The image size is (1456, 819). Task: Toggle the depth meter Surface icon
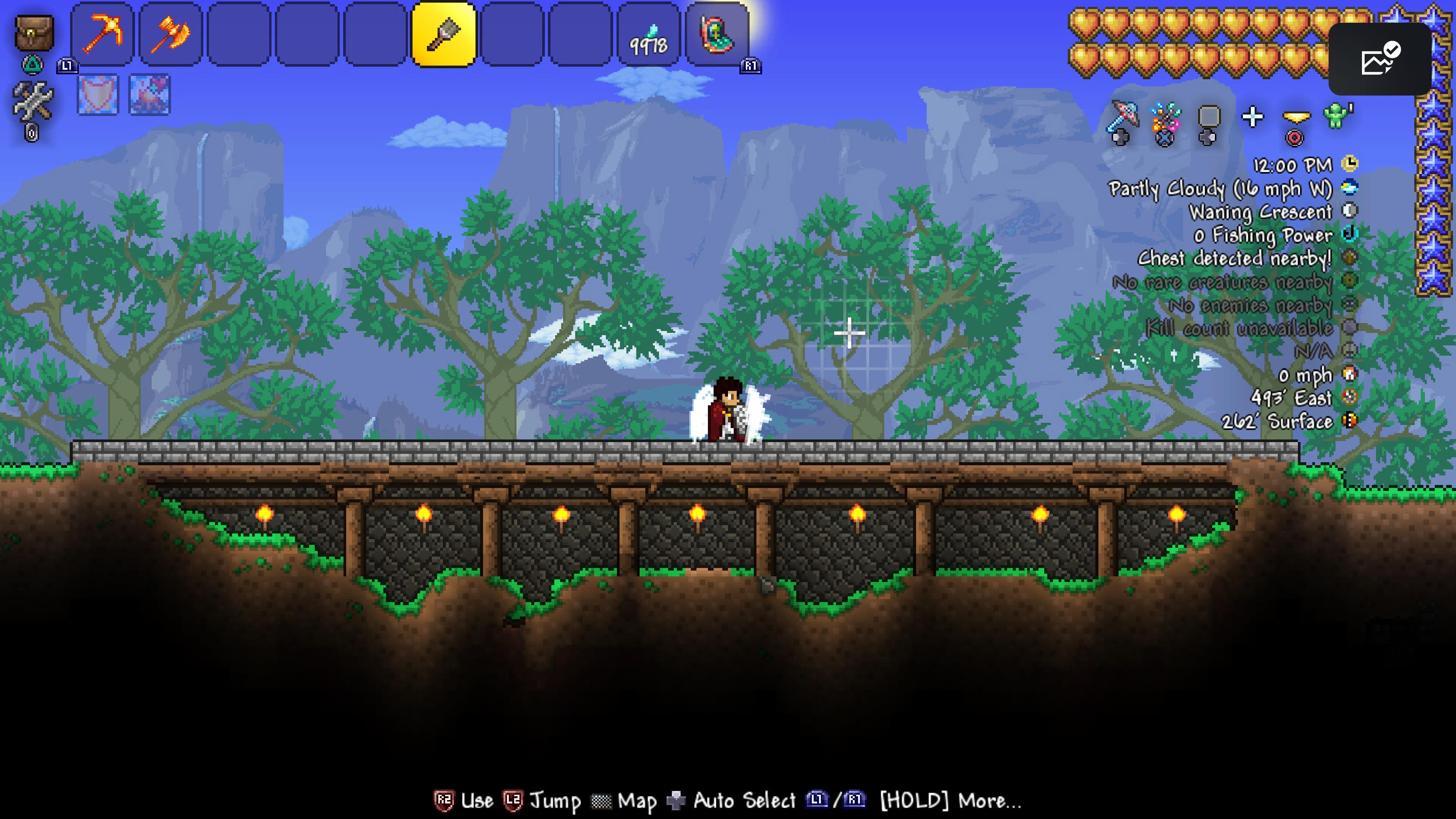tap(1350, 420)
